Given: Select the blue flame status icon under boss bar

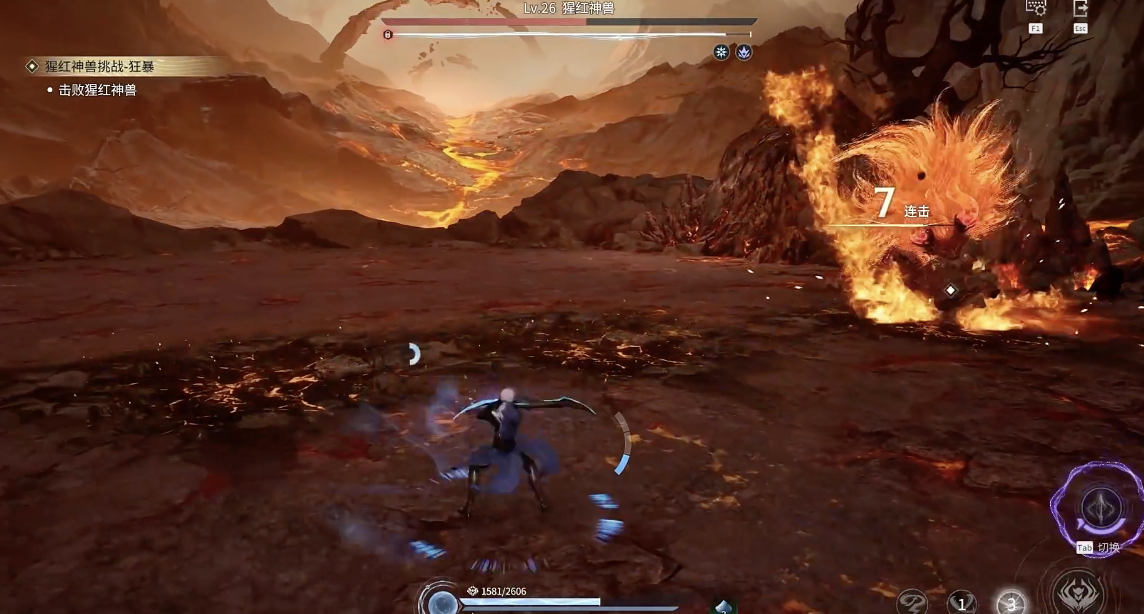Looking at the screenshot, I should point(743,52).
